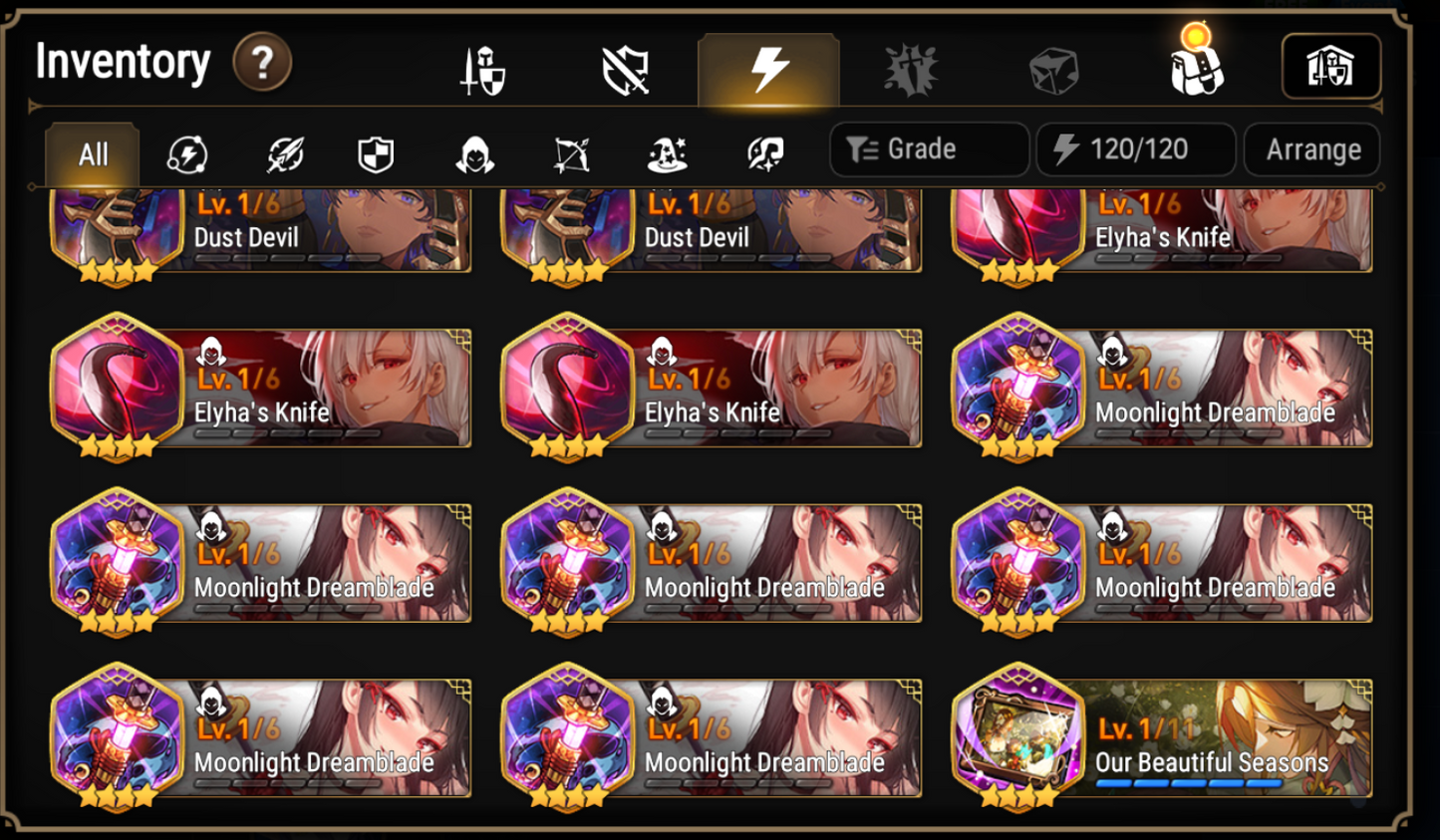Image resolution: width=1440 pixels, height=840 pixels.
Task: Switch to the All filter tab
Action: click(x=92, y=155)
